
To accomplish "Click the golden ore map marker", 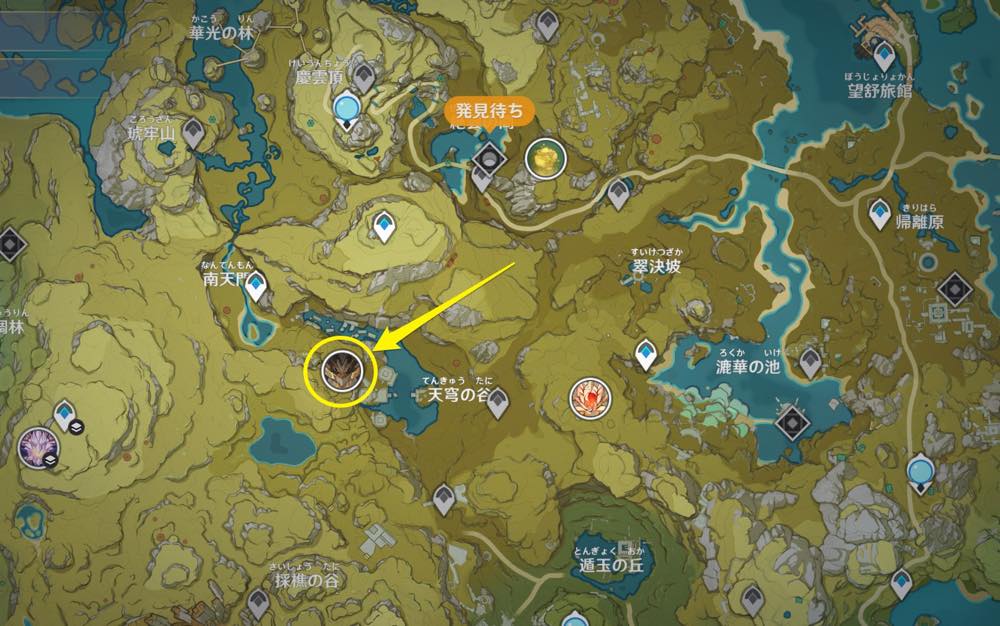I will pyautogui.click(x=544, y=158).
